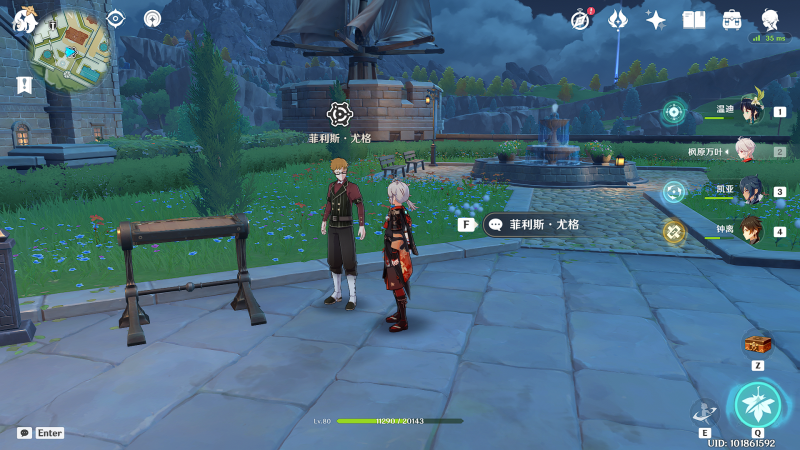This screenshot has height=450, width=800.
Task: Use the treasure chest gadget
Action: 757,345
